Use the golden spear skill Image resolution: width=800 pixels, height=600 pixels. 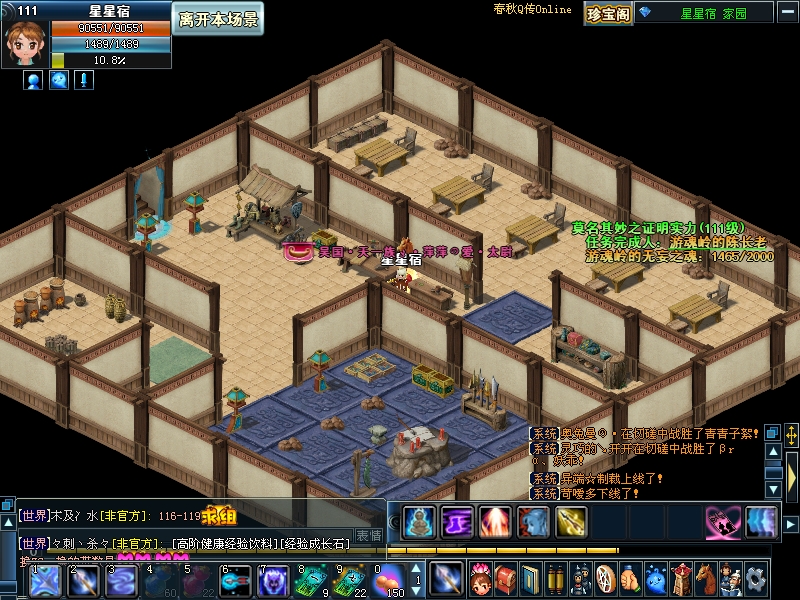point(571,521)
